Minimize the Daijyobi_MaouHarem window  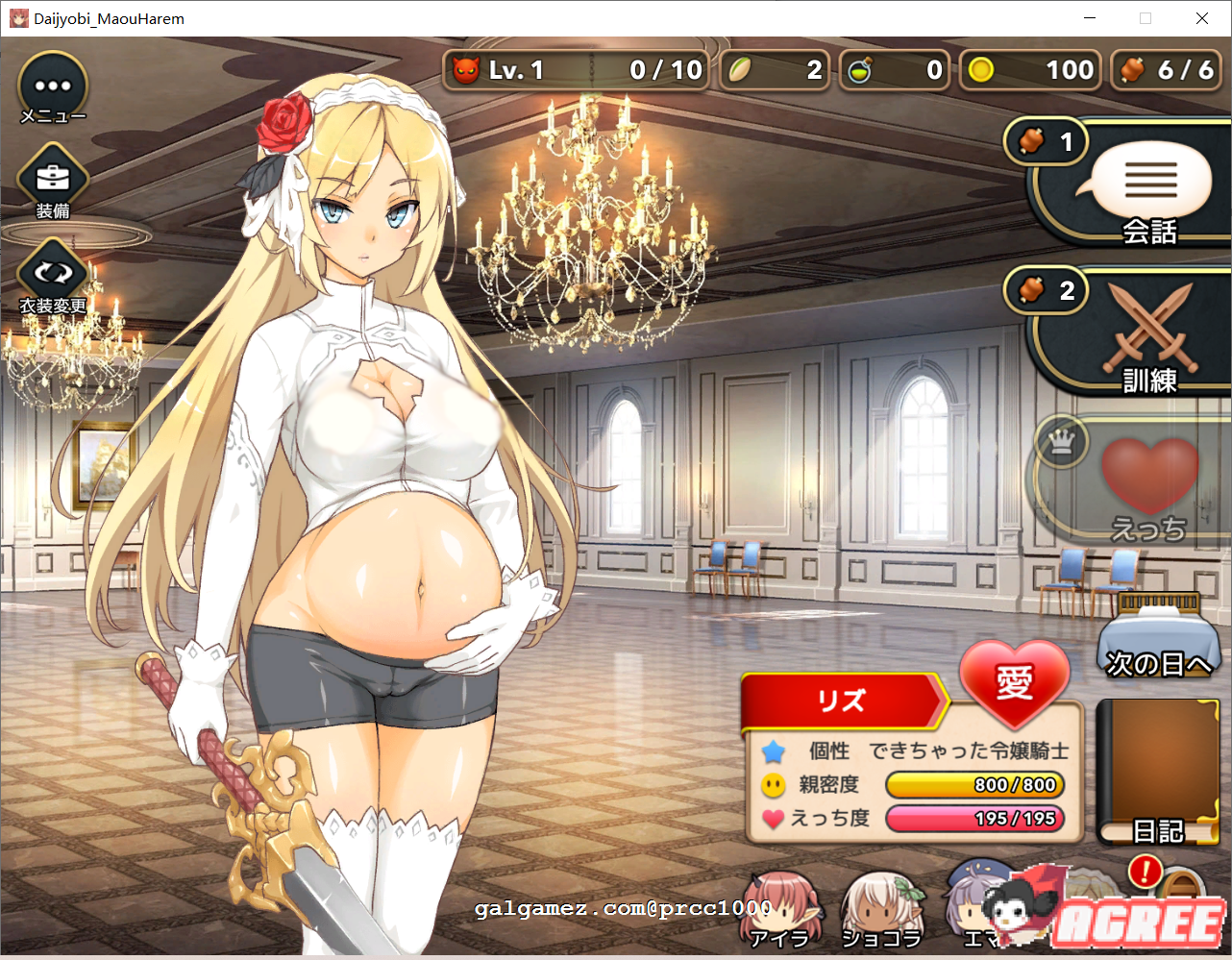(x=1090, y=18)
